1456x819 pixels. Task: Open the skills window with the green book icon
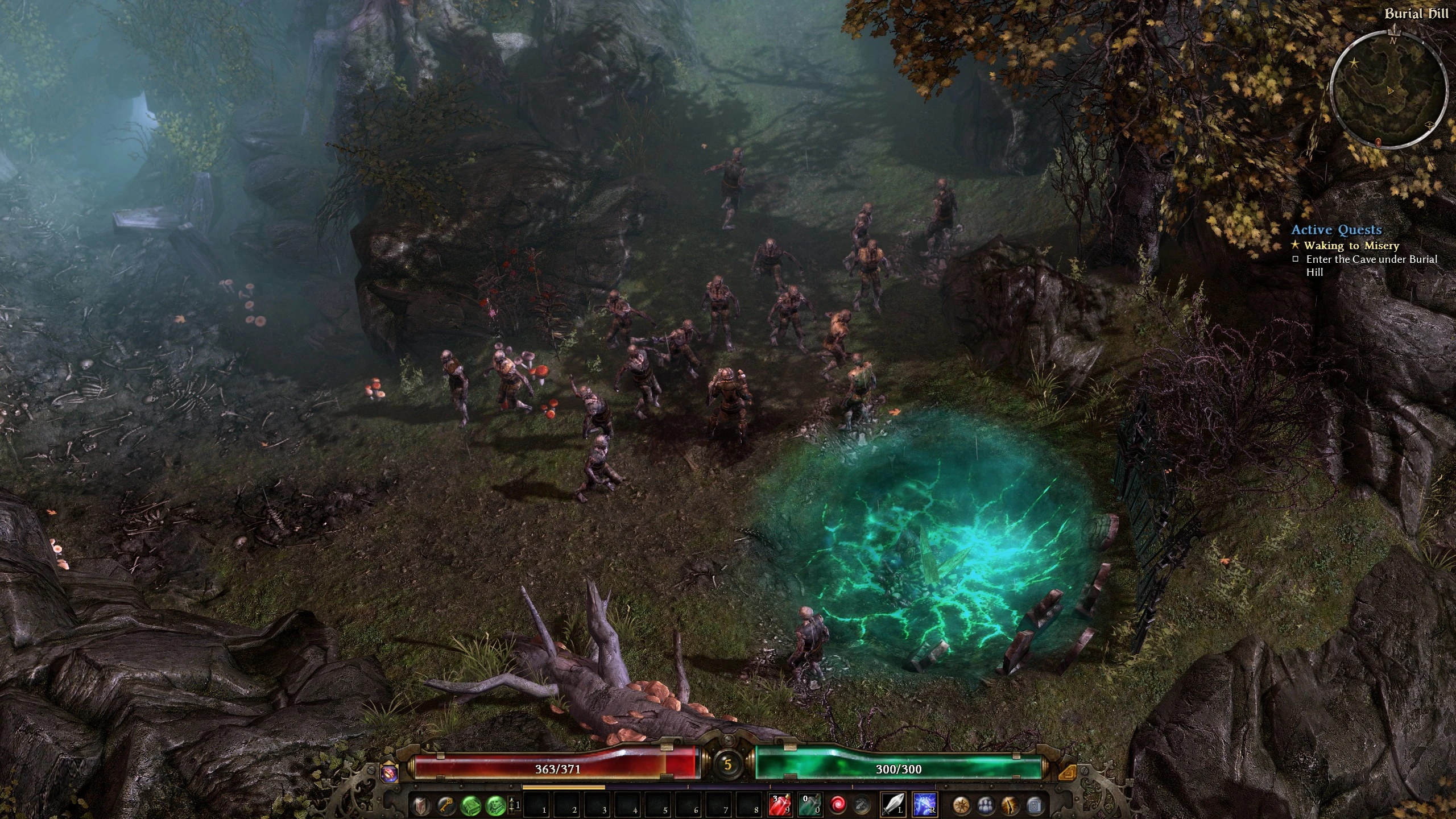click(x=470, y=805)
